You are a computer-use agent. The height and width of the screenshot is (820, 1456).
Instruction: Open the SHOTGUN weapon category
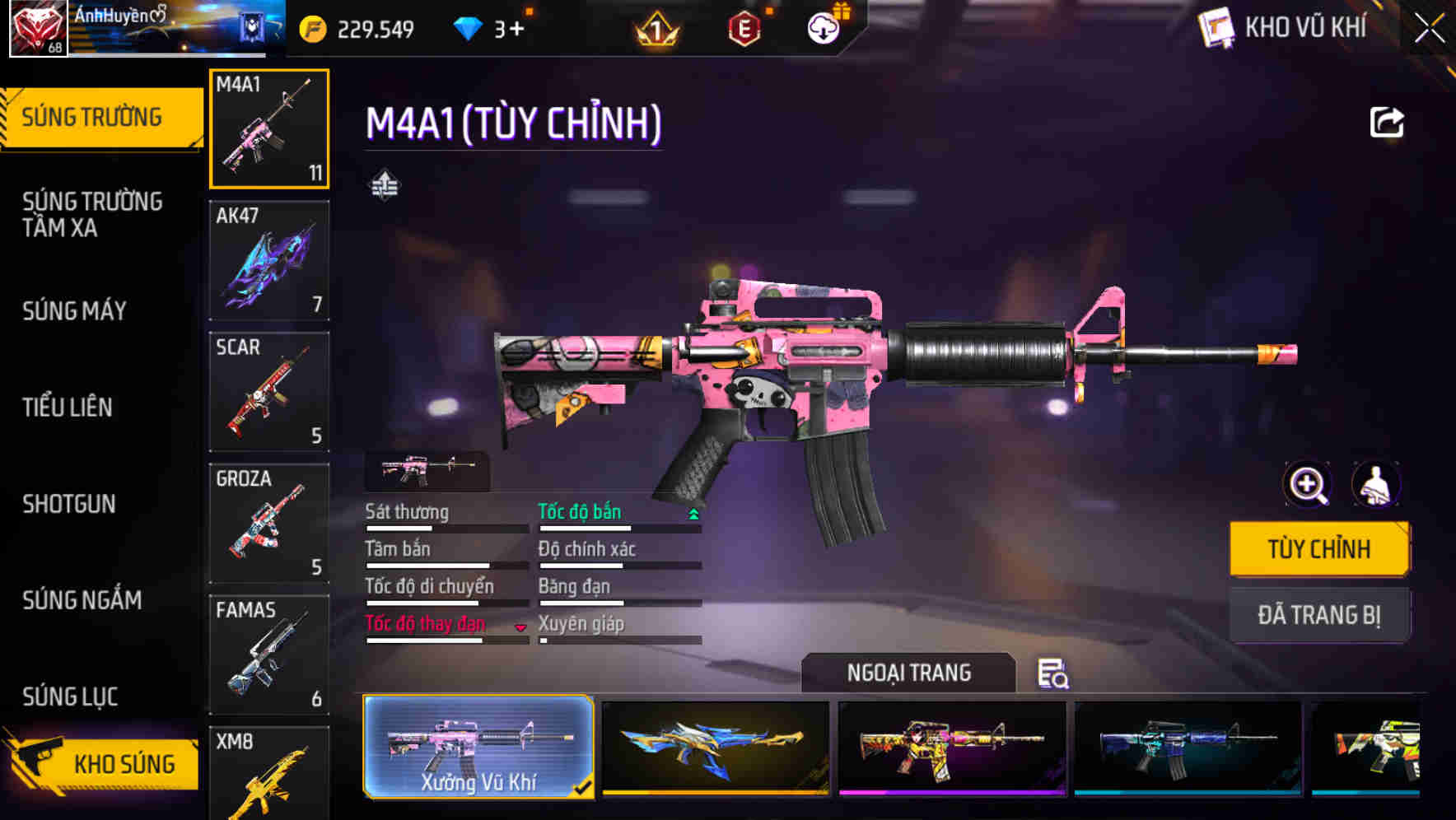point(70,504)
